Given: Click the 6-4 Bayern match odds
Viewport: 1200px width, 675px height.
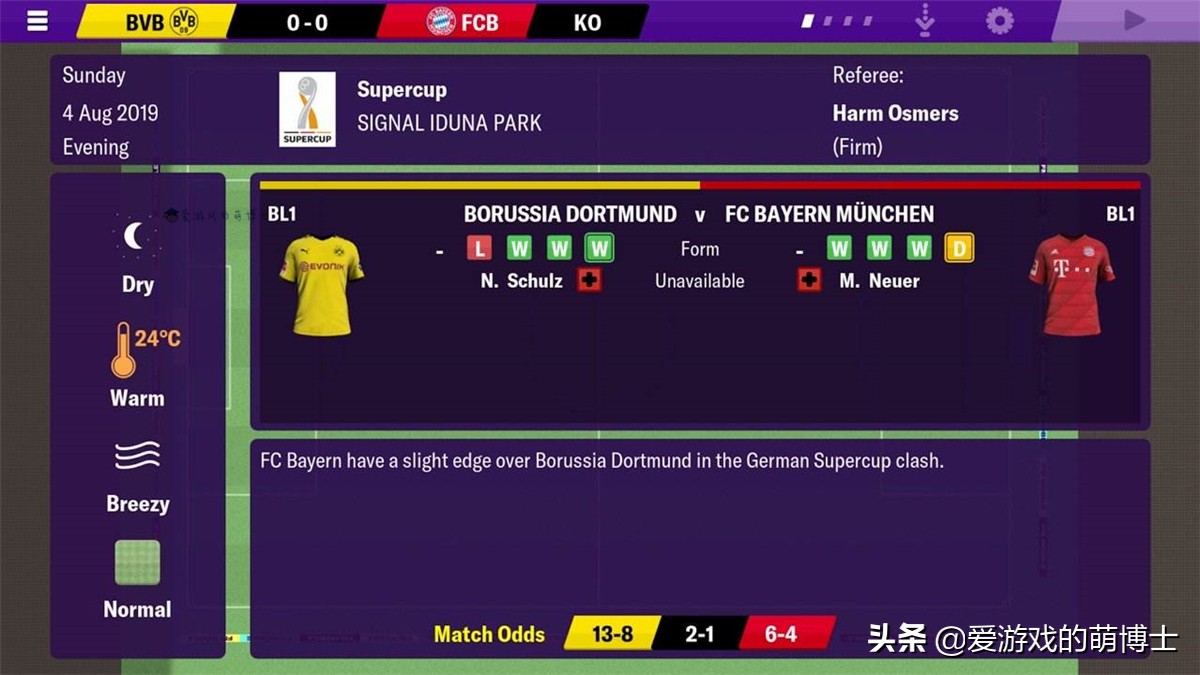Looking at the screenshot, I should pyautogui.click(x=781, y=634).
